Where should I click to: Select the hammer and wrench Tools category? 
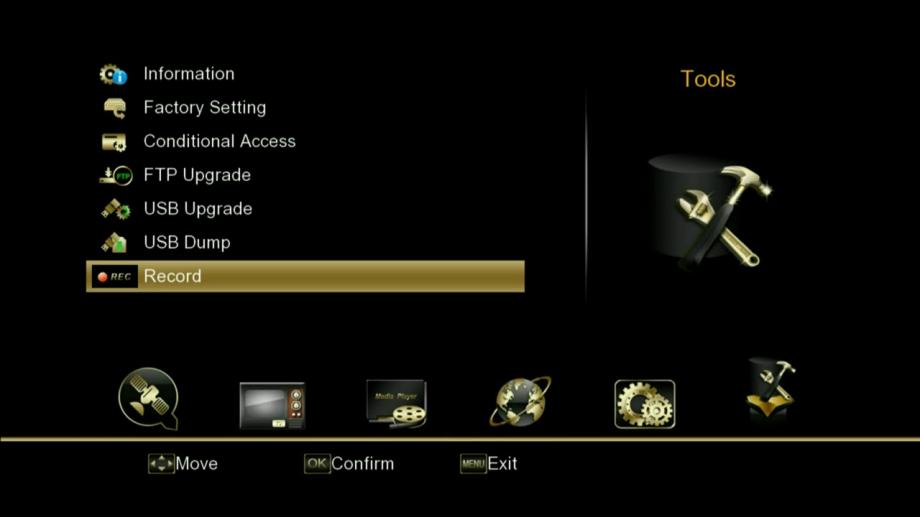(770, 390)
